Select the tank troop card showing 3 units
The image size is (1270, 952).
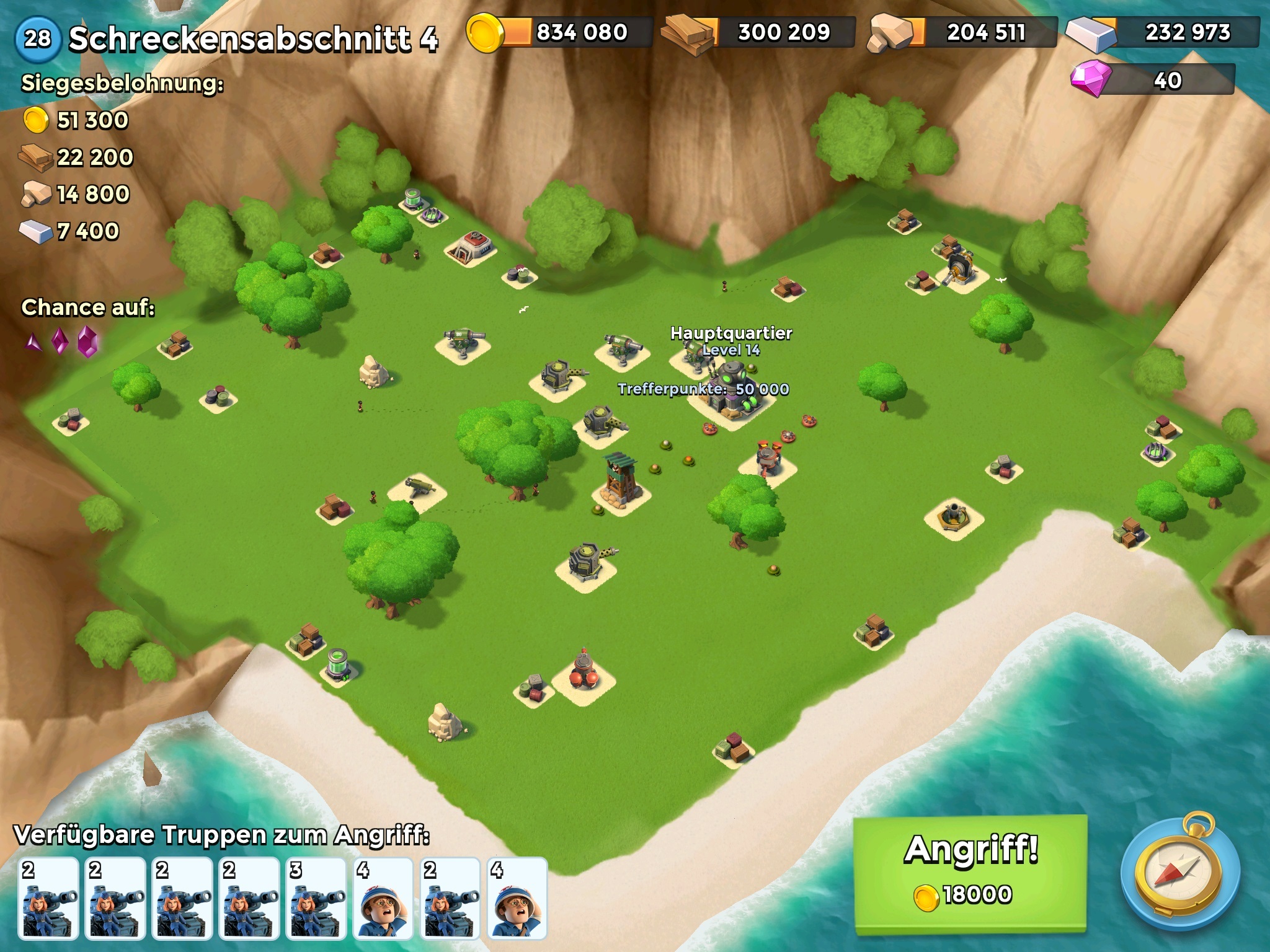click(316, 898)
